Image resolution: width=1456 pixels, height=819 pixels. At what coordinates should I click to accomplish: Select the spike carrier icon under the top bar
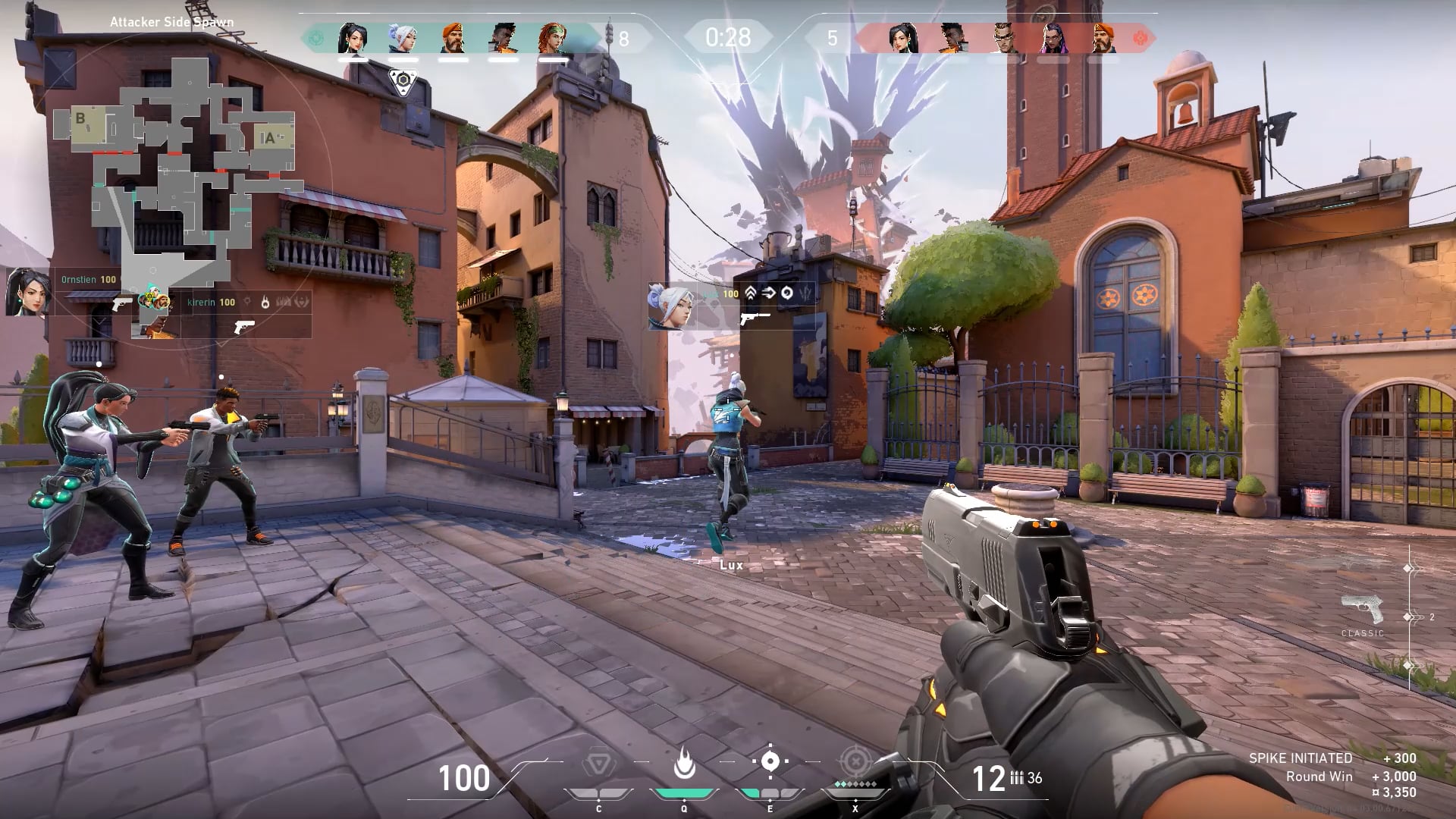[x=403, y=80]
